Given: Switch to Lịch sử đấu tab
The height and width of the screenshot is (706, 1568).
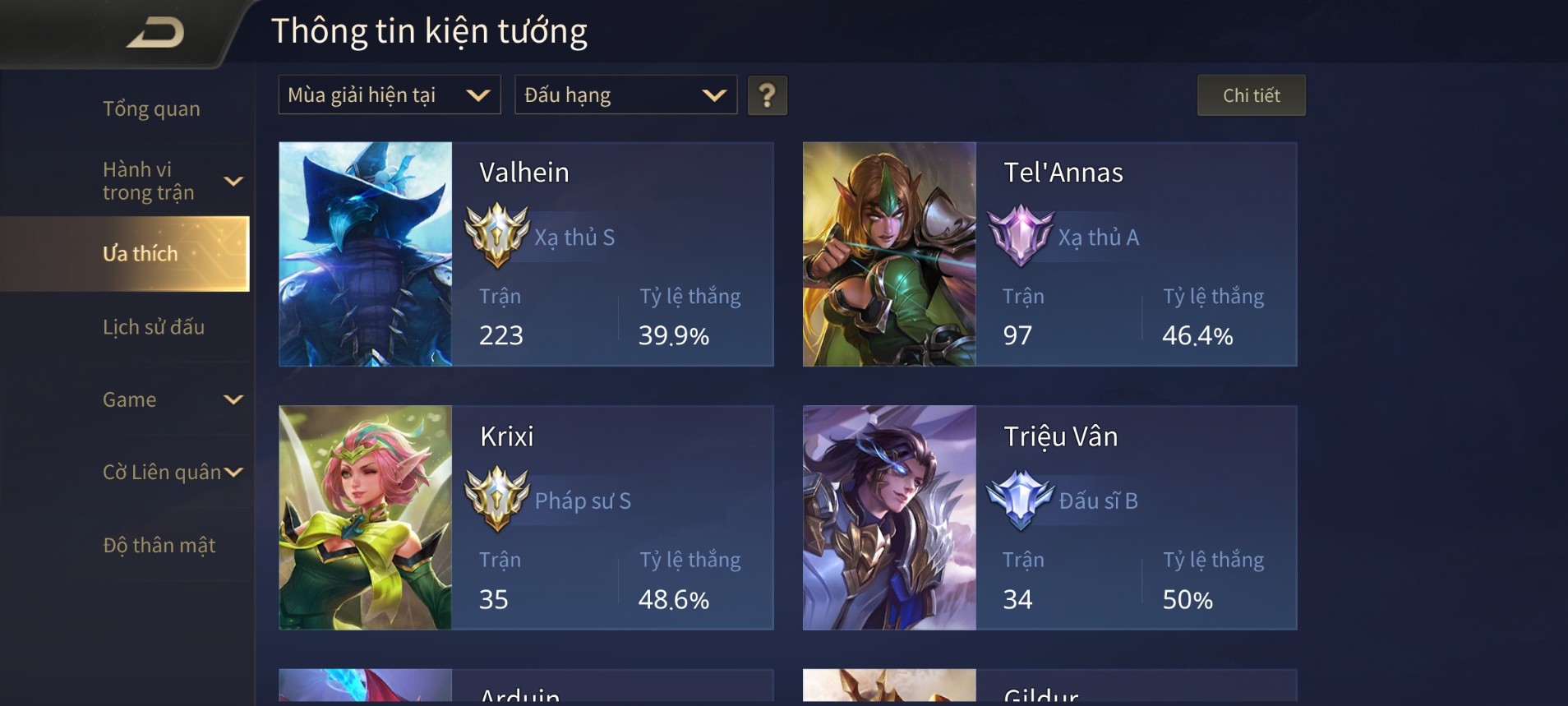Looking at the screenshot, I should 154,326.
